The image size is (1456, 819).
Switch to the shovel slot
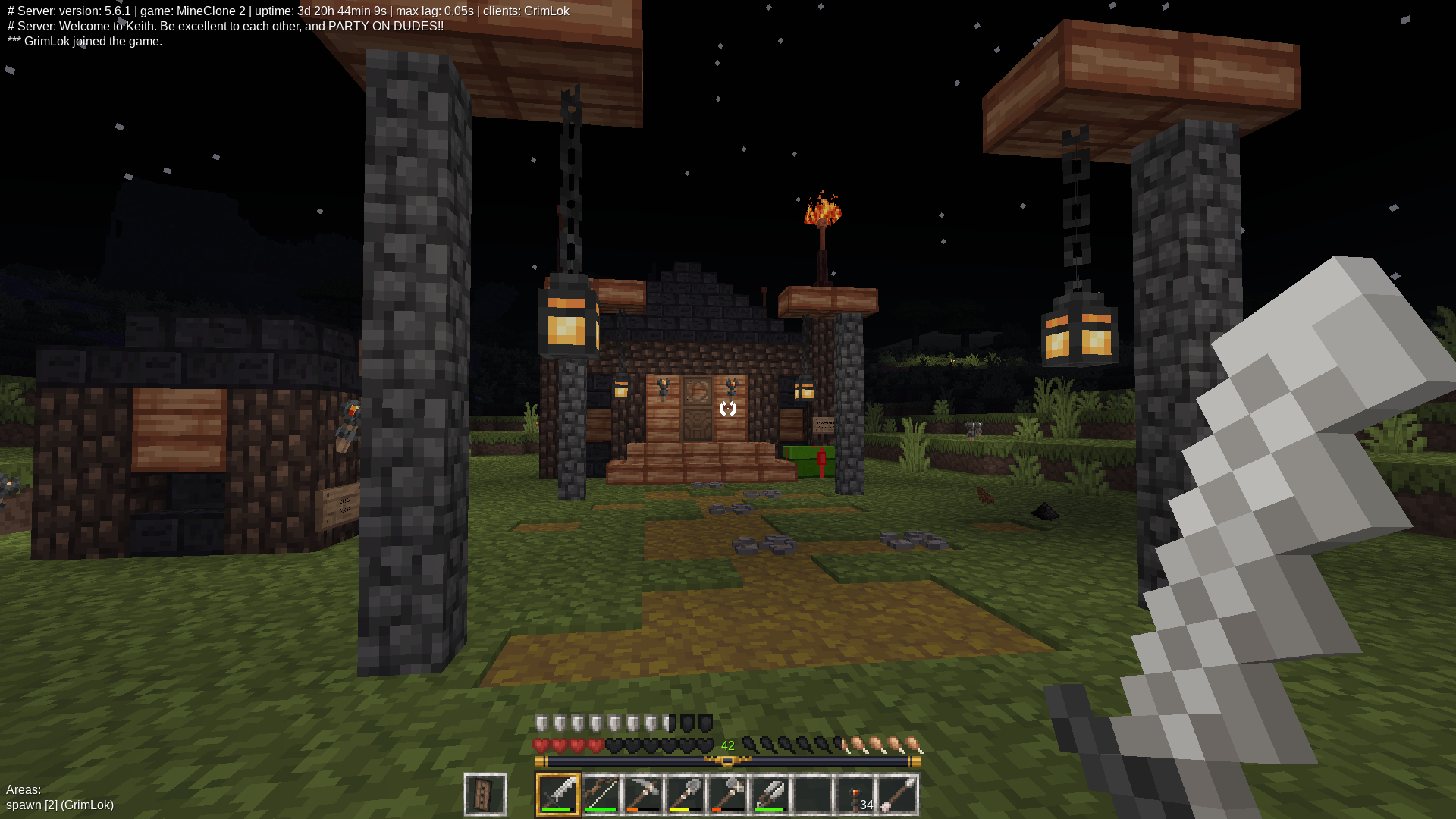point(685,794)
